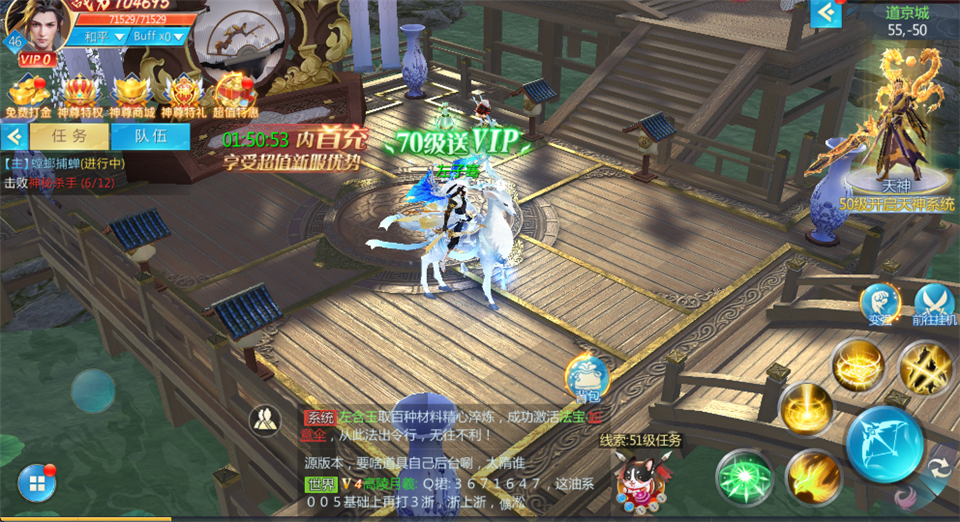Tap the 变强 power-up button

point(880,303)
